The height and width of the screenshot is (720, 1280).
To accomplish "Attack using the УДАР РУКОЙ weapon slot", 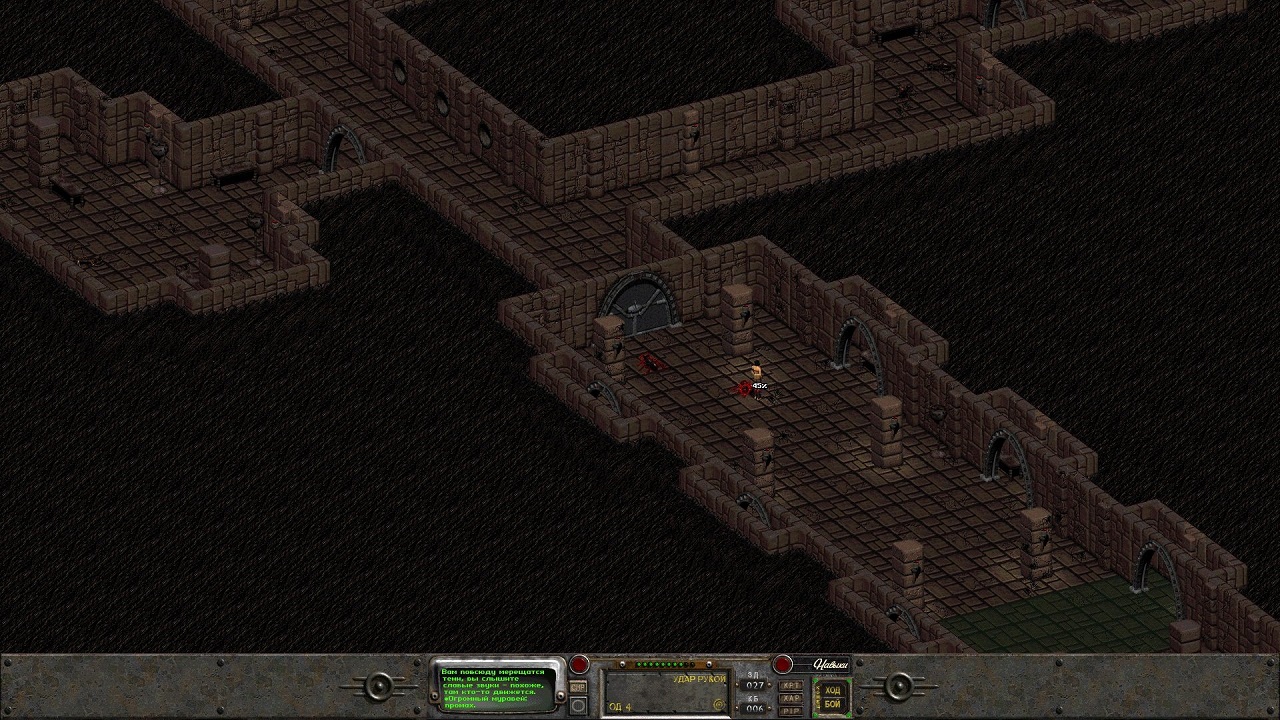I will (x=666, y=692).
